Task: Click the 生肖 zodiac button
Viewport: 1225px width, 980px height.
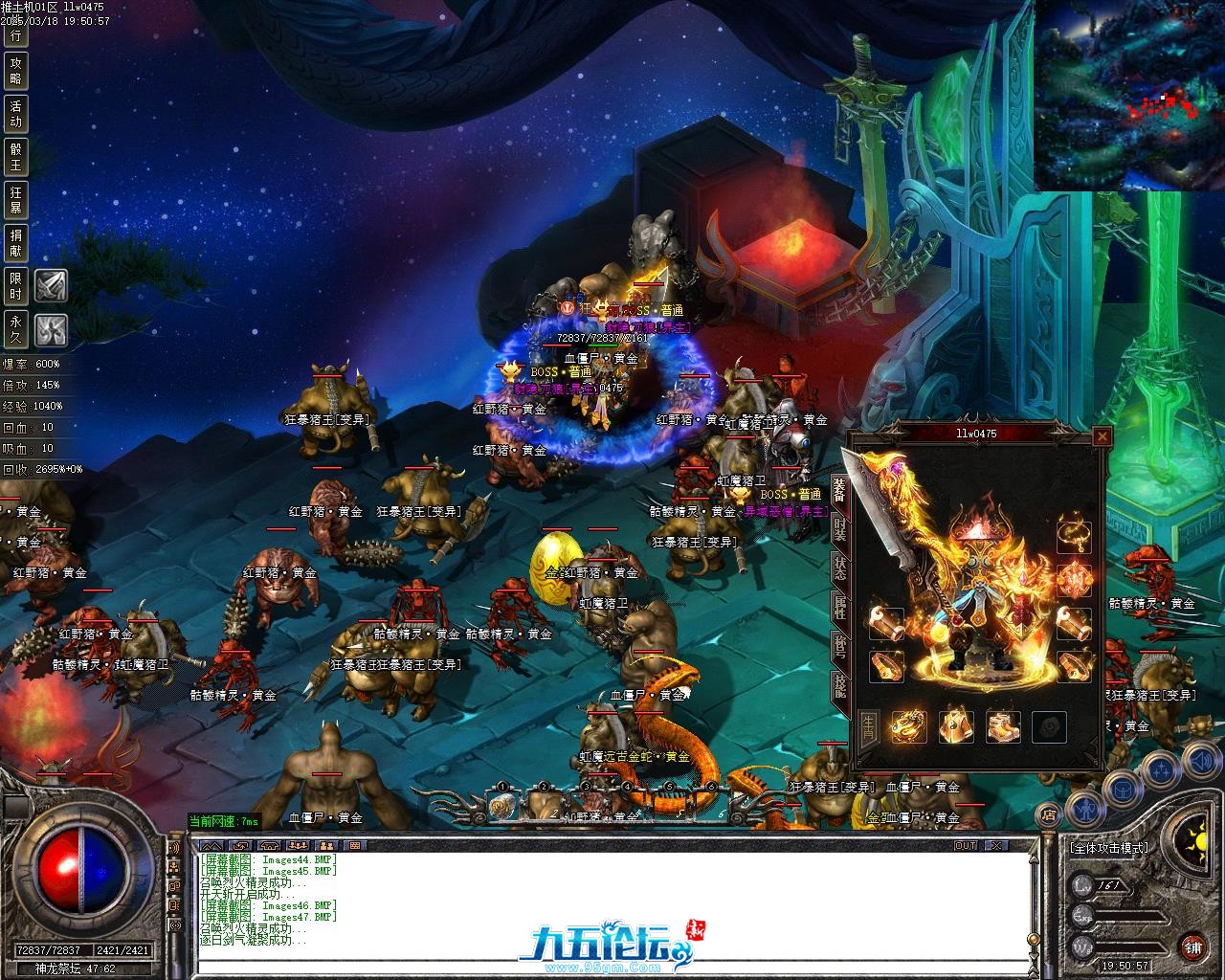Action: [x=868, y=727]
